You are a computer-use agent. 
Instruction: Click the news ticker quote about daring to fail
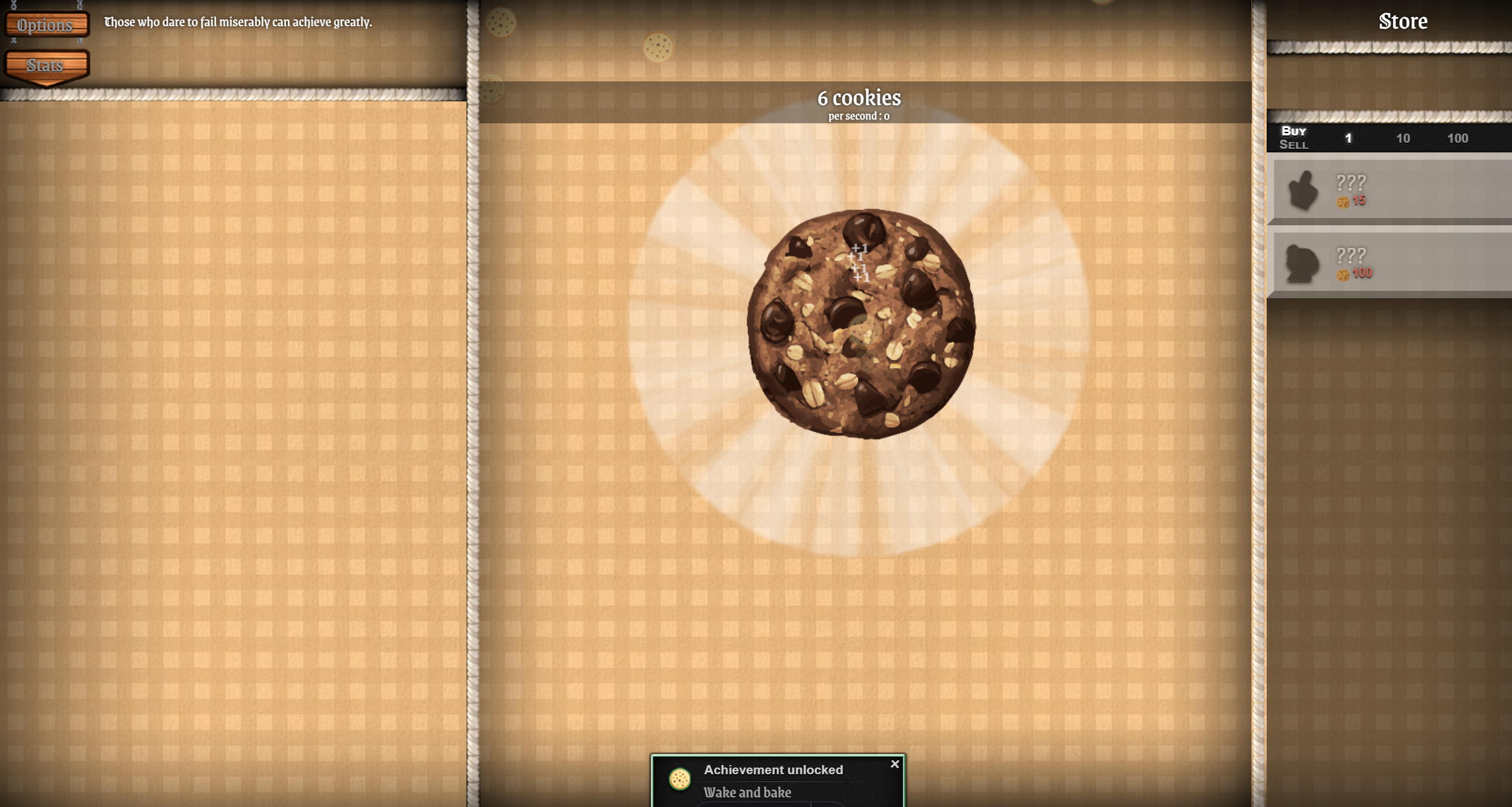[x=236, y=22]
